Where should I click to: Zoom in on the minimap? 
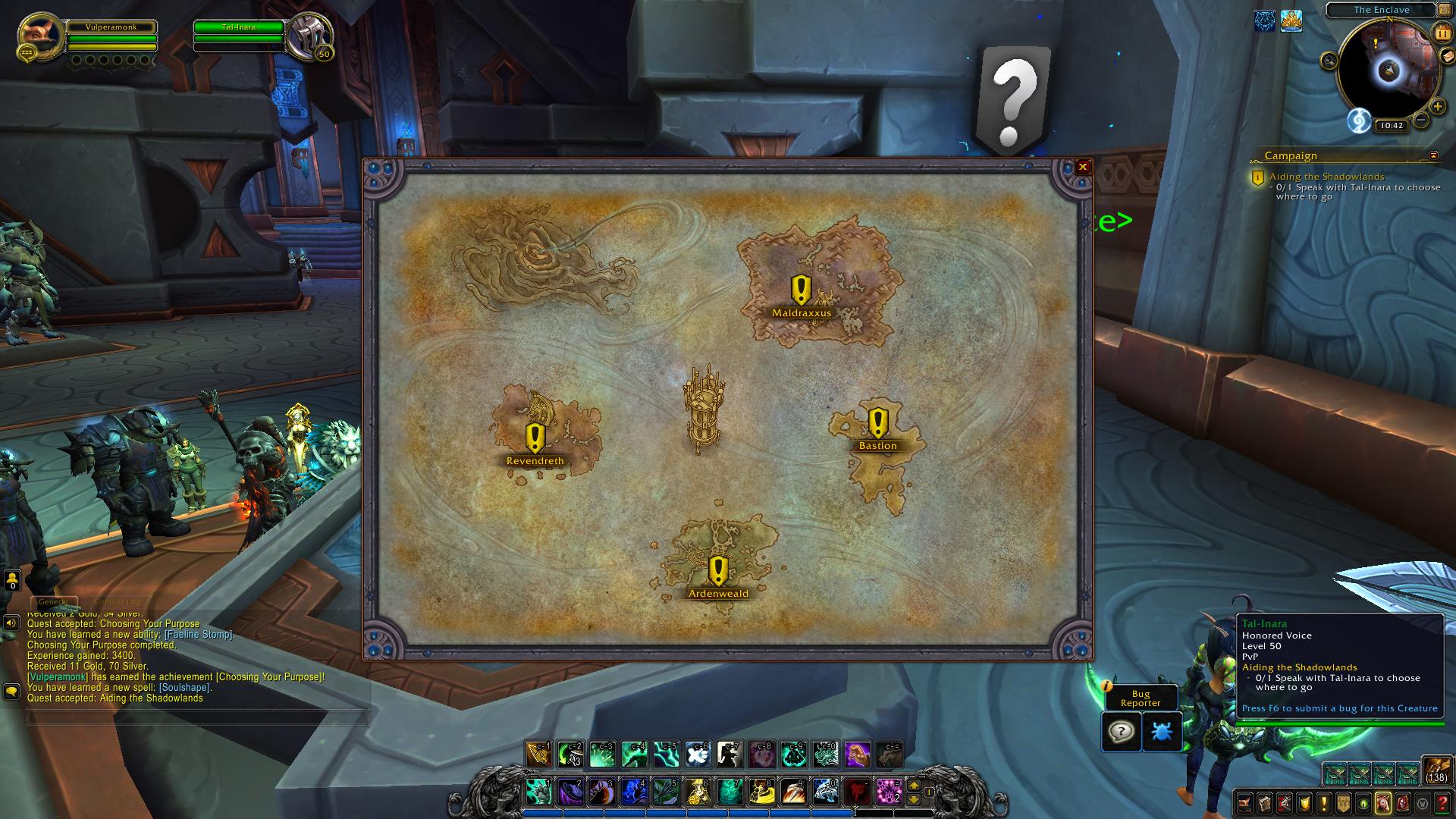1437,107
